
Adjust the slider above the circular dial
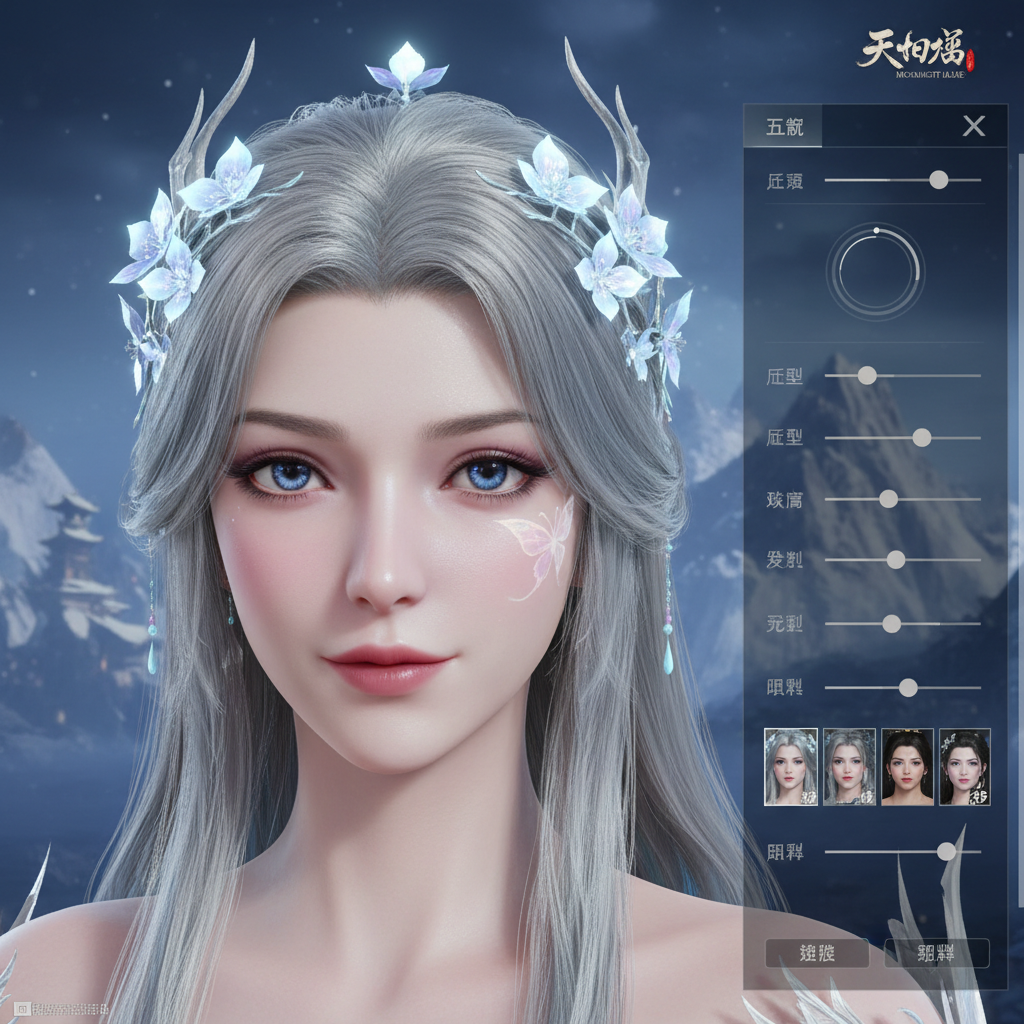(938, 180)
